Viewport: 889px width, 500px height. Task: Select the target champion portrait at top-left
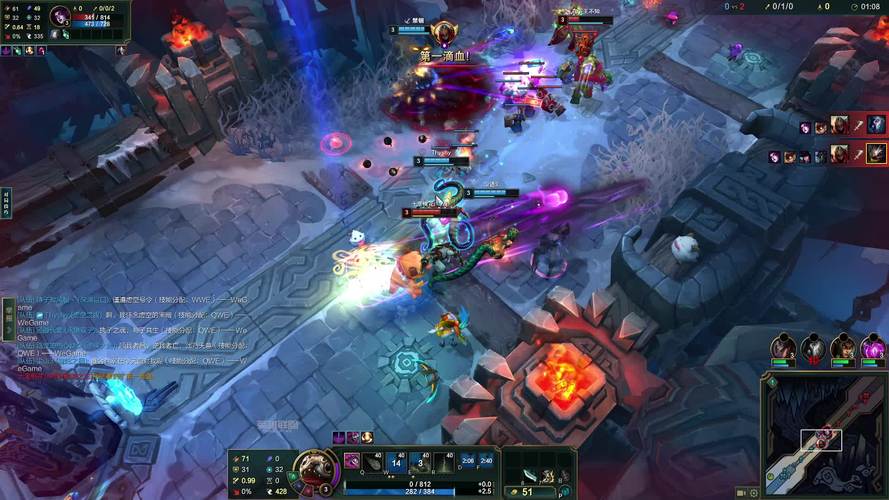(x=59, y=16)
